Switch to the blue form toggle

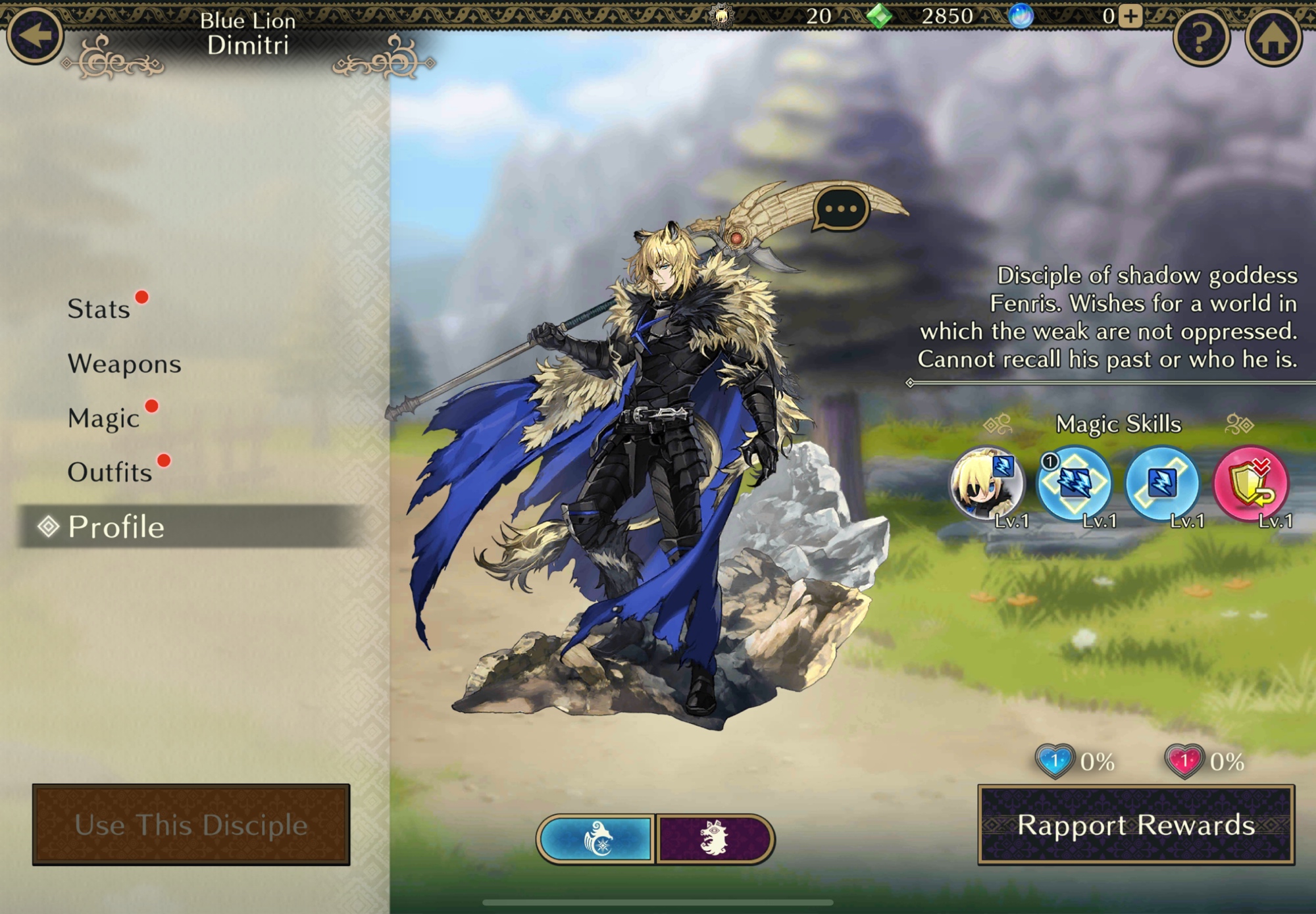[x=596, y=839]
